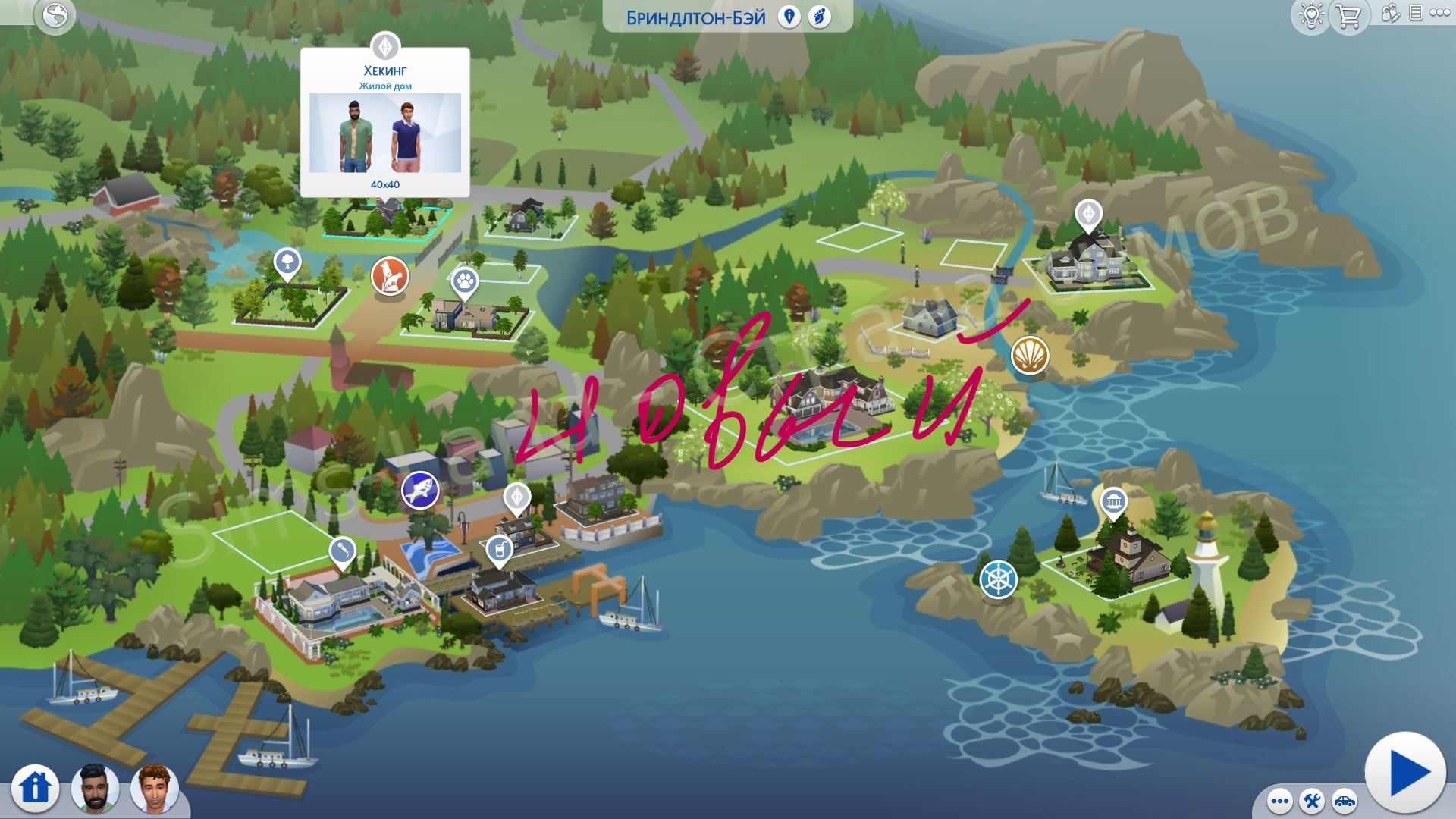Start playing with the blue play button
Screen dimensions: 1456x819
1404,773
